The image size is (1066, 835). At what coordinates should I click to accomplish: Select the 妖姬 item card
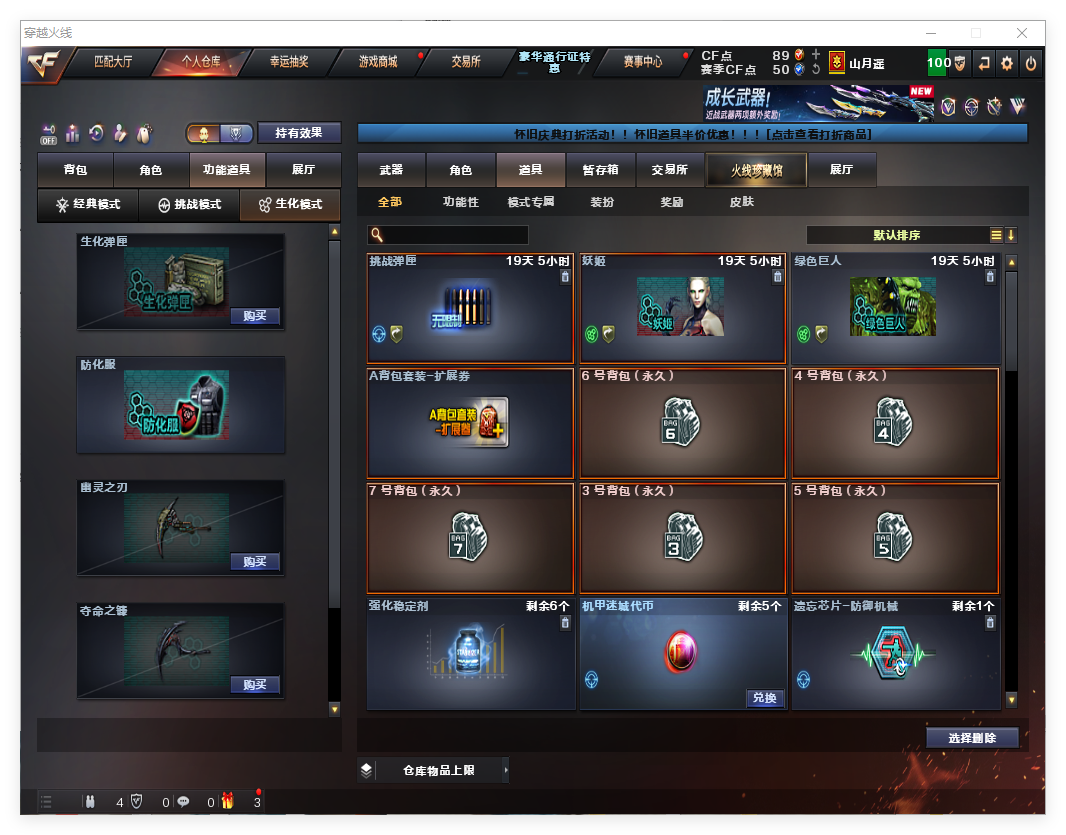pos(681,308)
